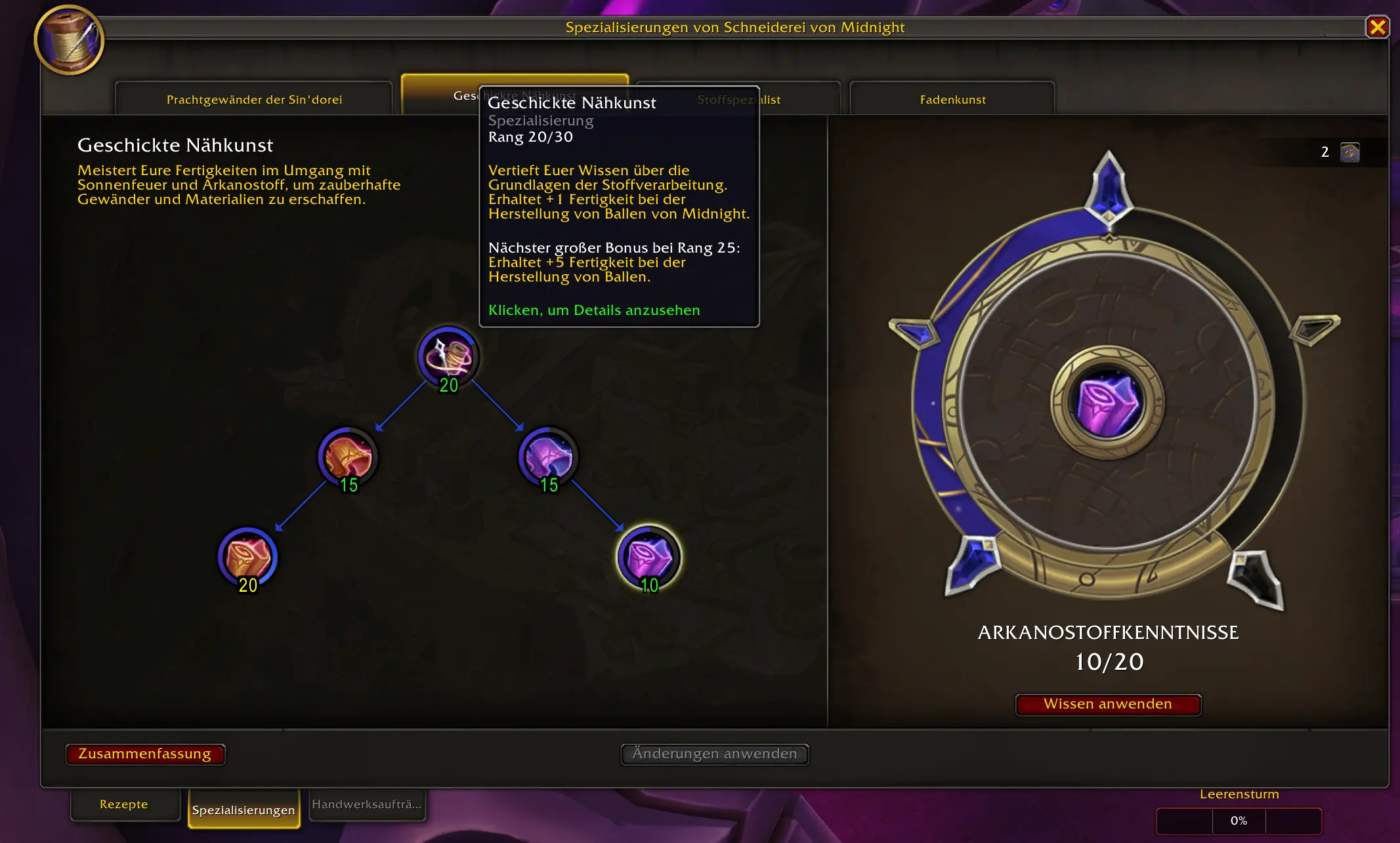Open the Rezepte tab at the bottom

[125, 804]
